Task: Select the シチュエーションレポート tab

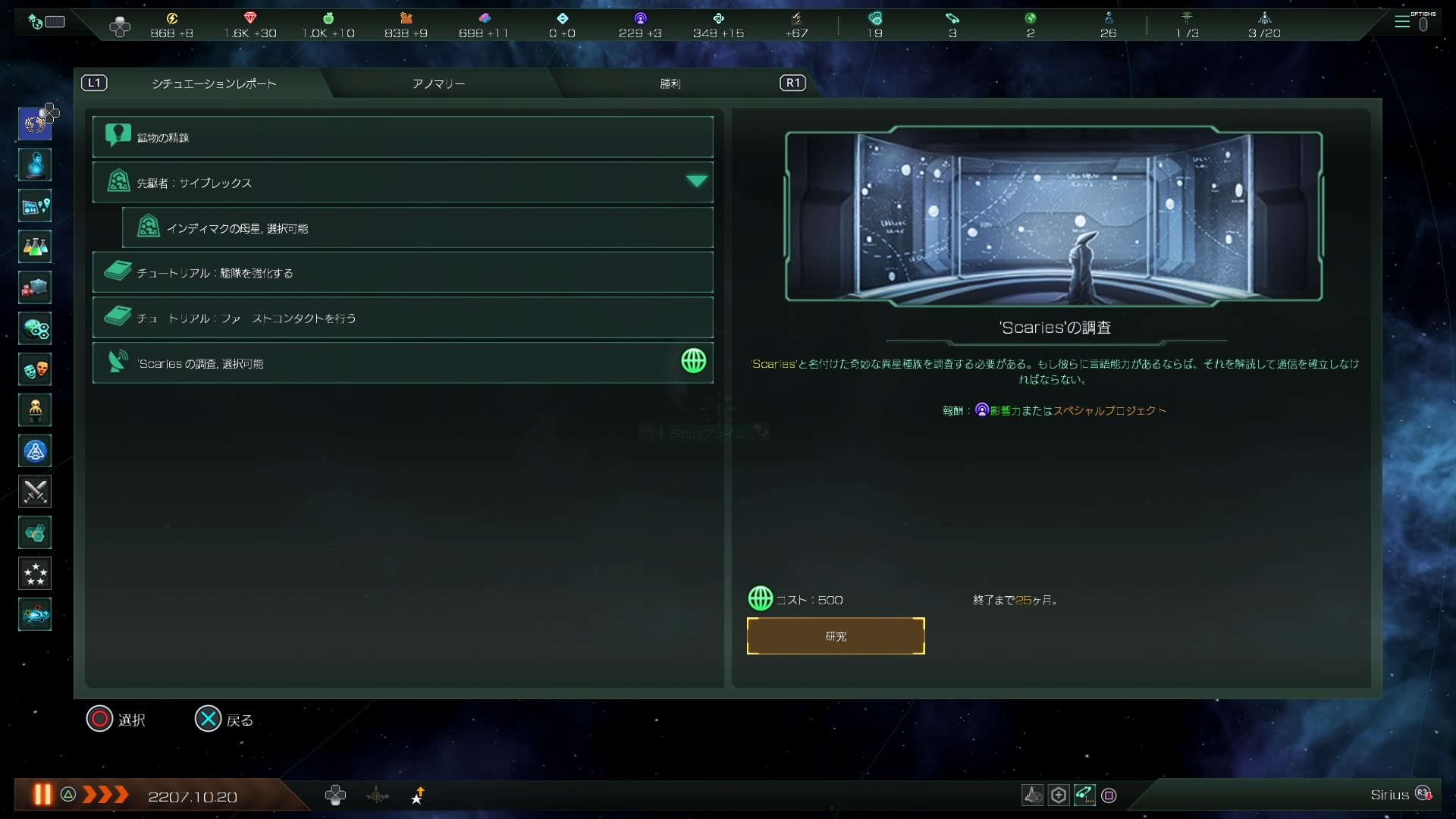Action: (x=214, y=83)
